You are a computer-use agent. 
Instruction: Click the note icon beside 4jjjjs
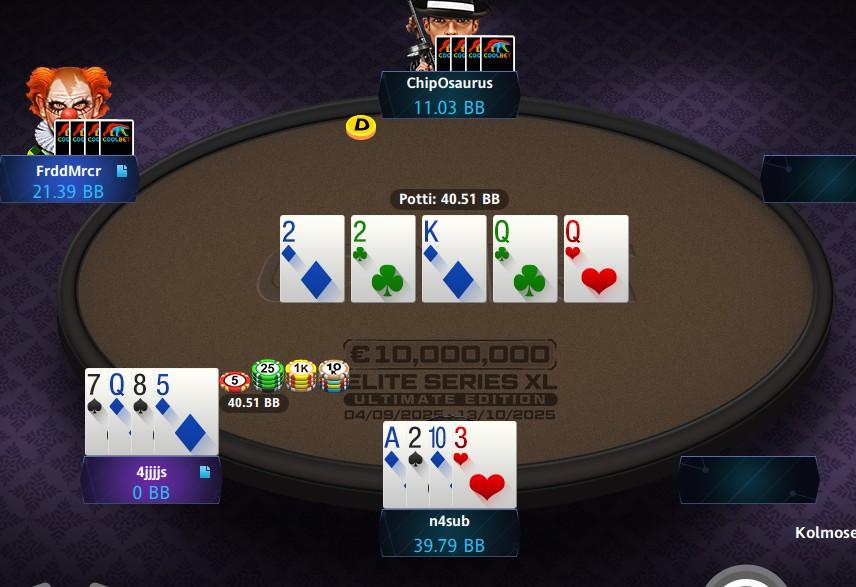pyautogui.click(x=205, y=471)
